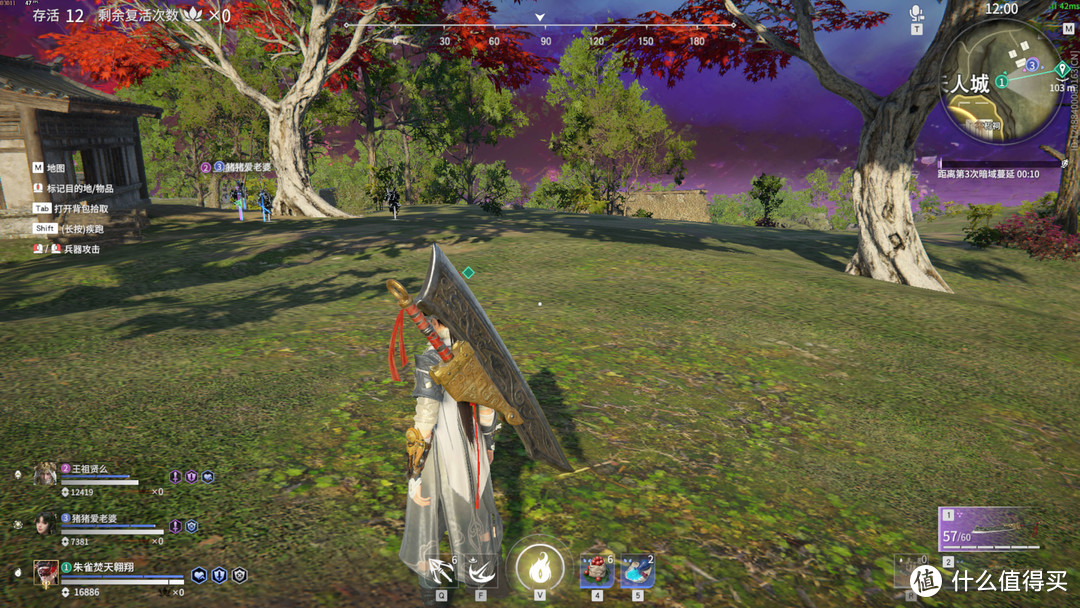Trigger the flame ultimate ability

click(540, 567)
